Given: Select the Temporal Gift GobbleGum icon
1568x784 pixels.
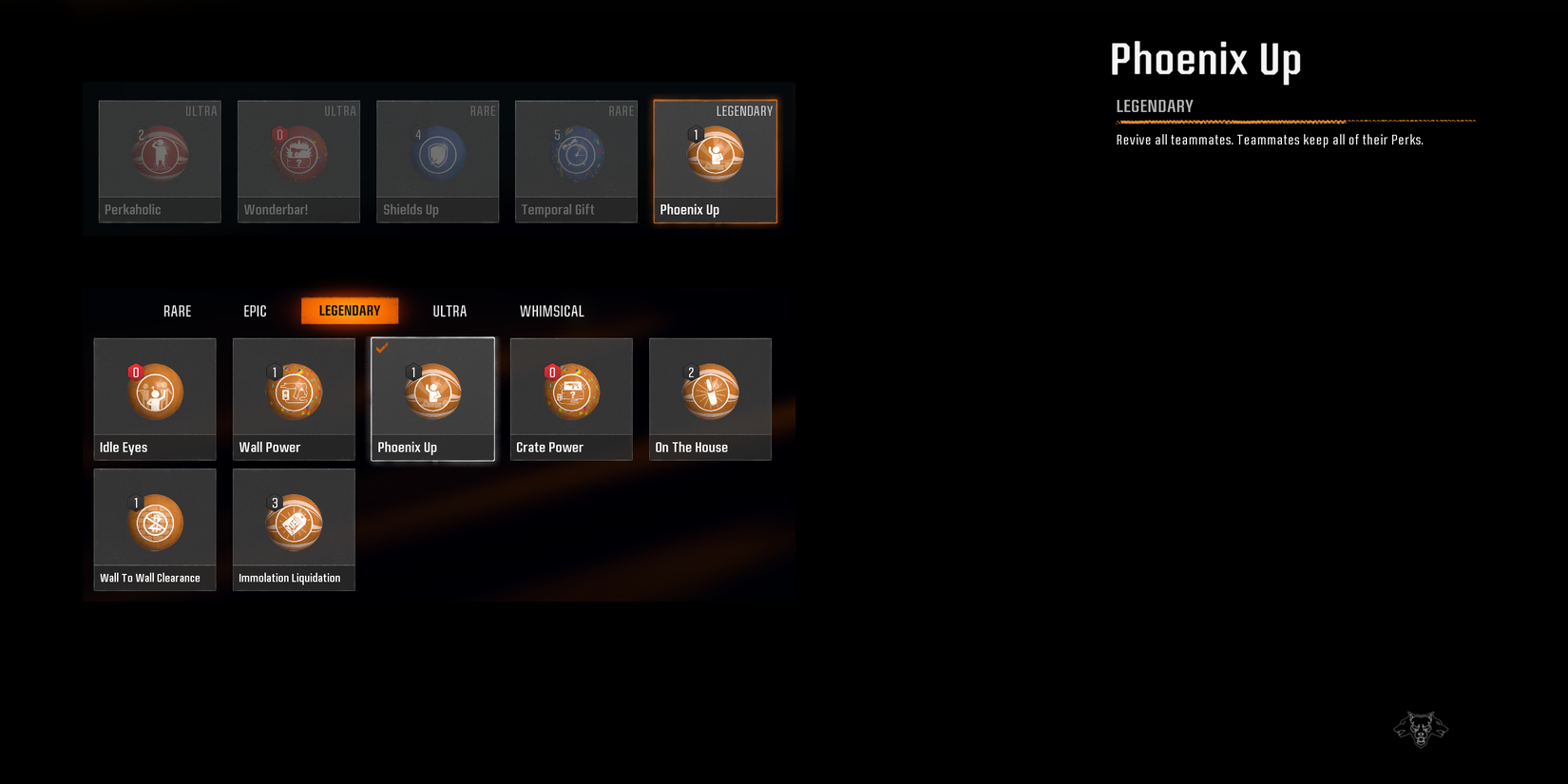Looking at the screenshot, I should click(x=576, y=154).
